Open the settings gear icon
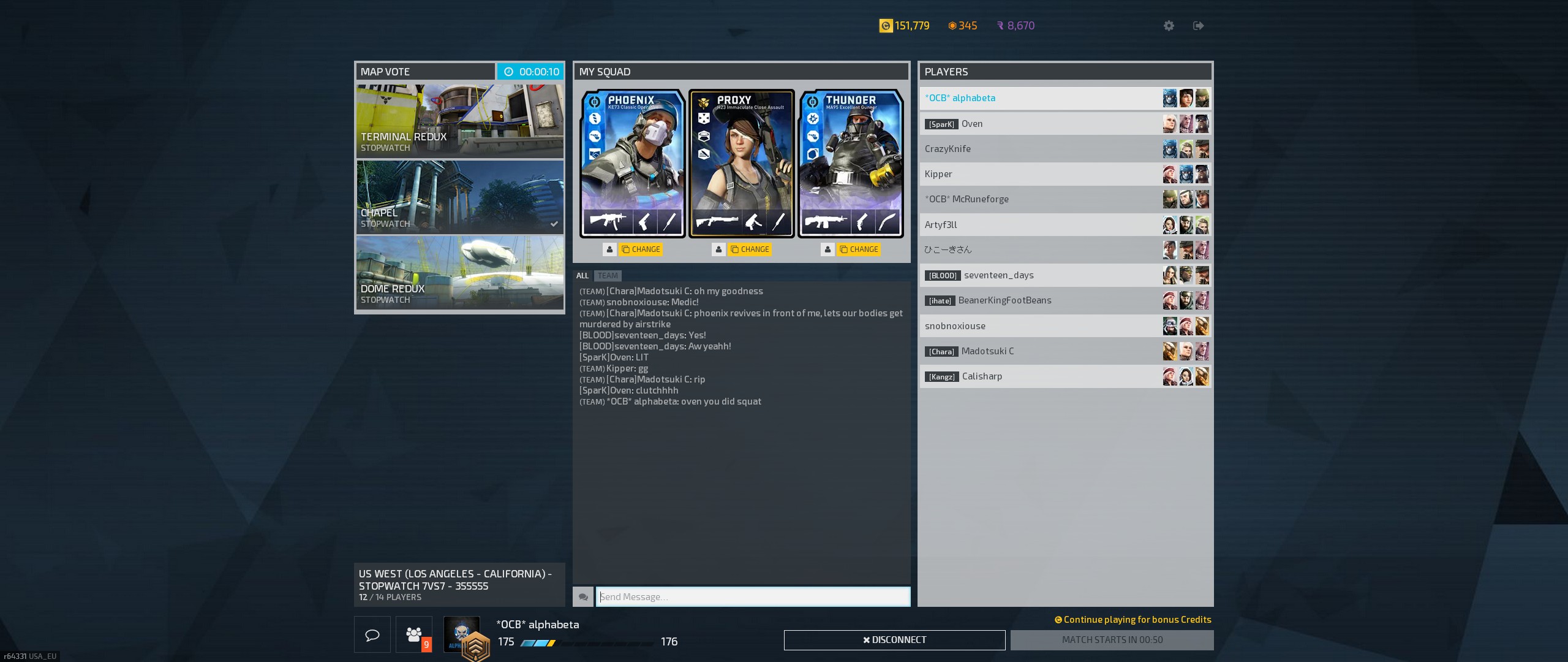 [1169, 26]
